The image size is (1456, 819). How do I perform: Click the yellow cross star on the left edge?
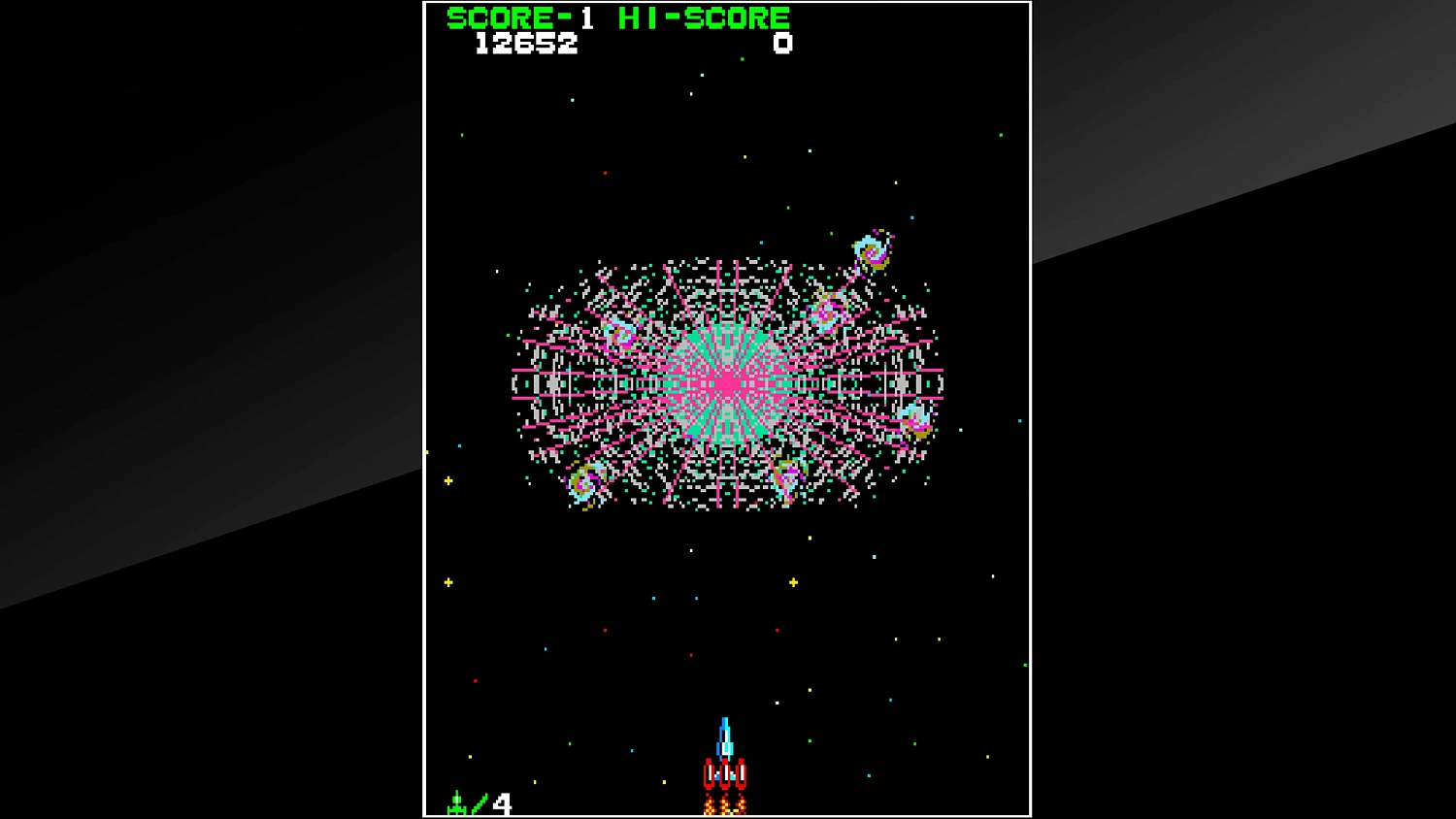(447, 478)
